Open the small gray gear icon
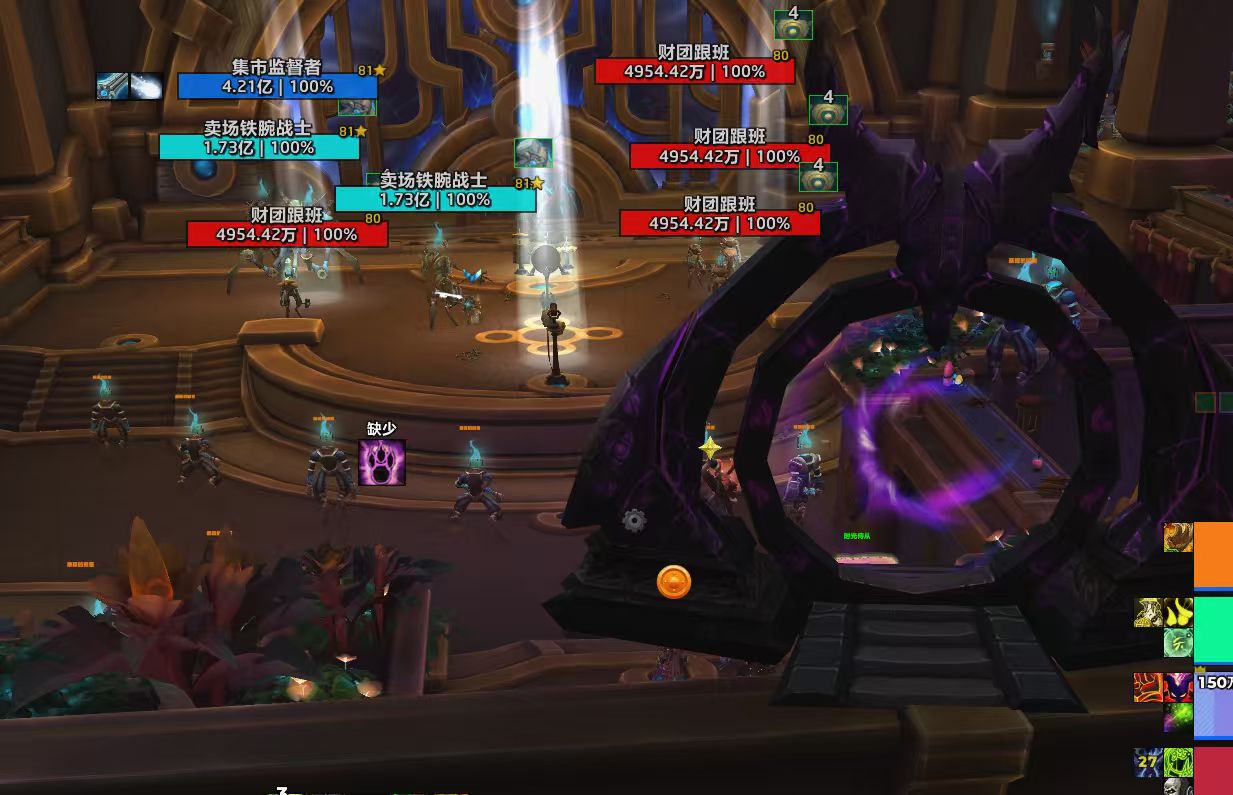Screen dimensions: 1233x795 (x=634, y=520)
